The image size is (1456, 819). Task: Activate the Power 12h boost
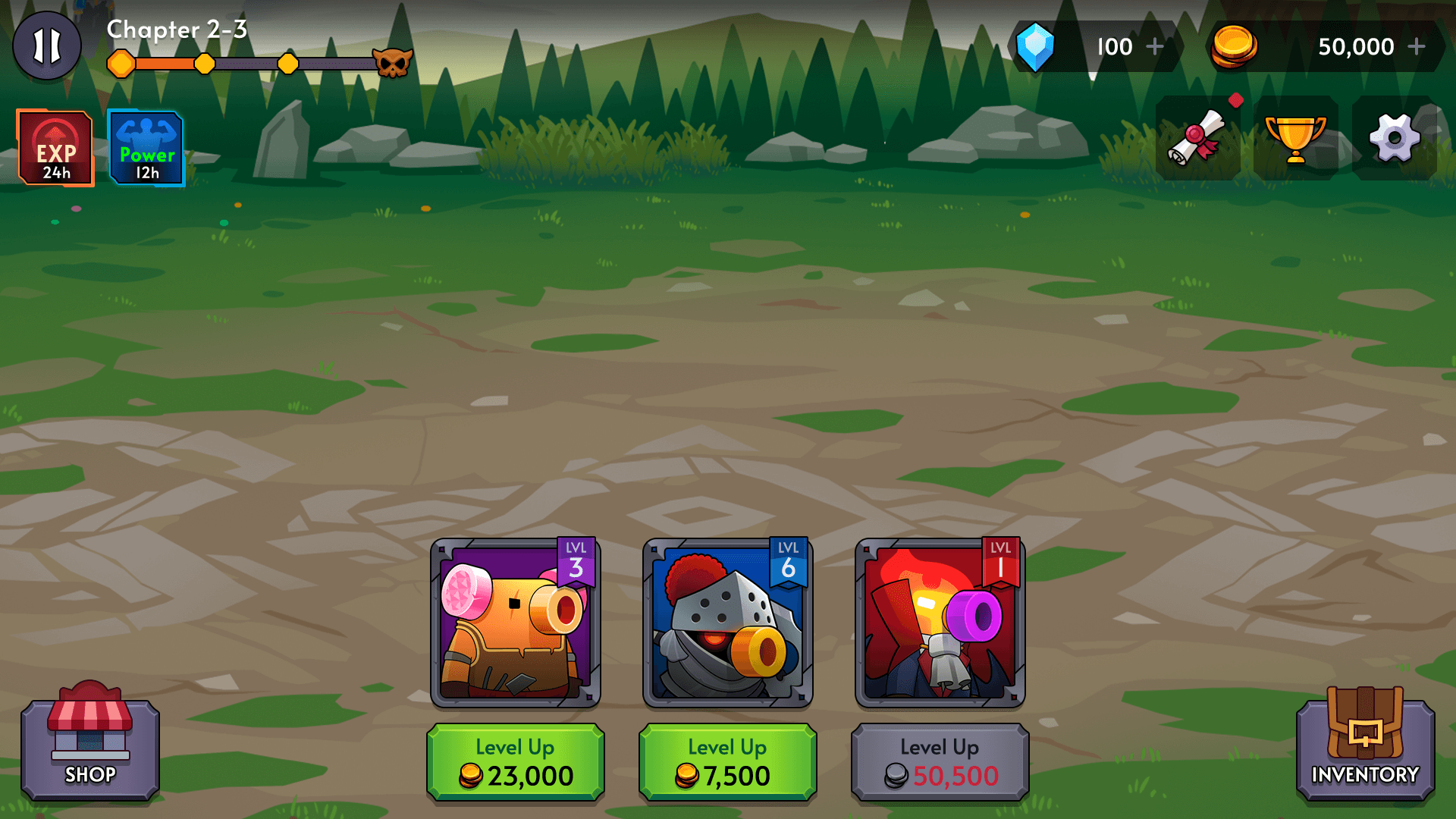point(146,148)
